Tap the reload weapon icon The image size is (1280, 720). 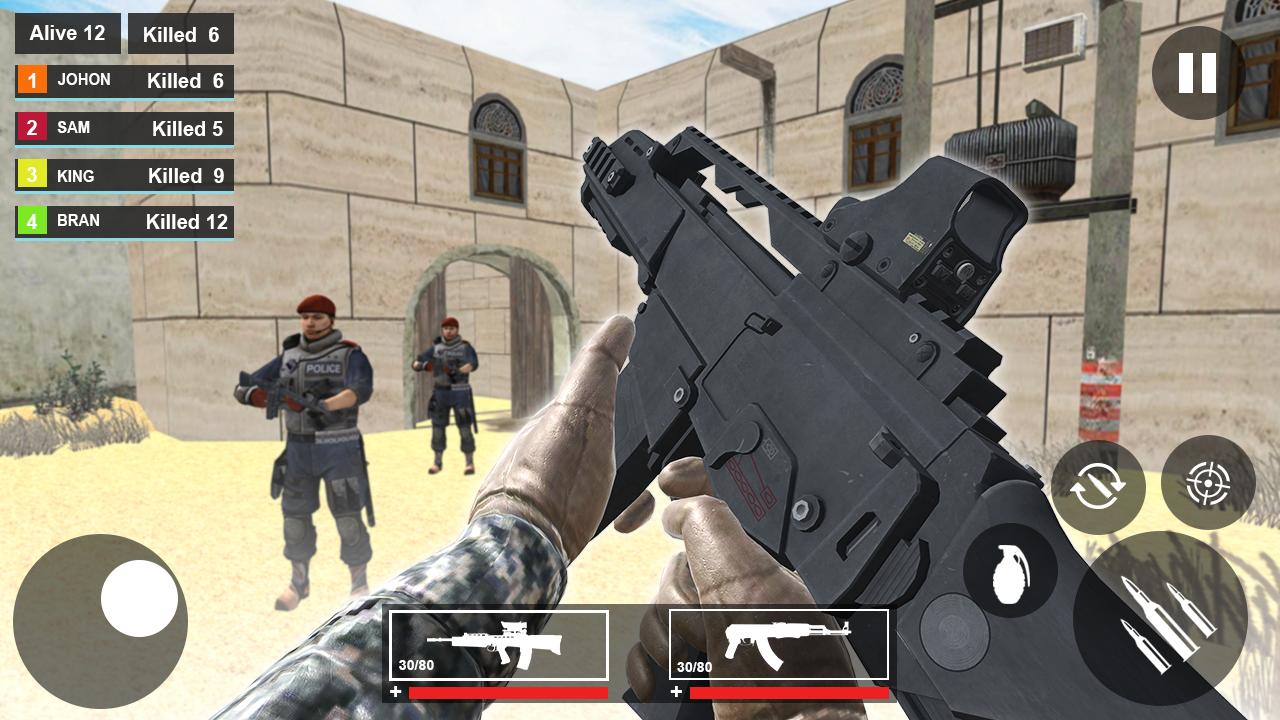1097,487
